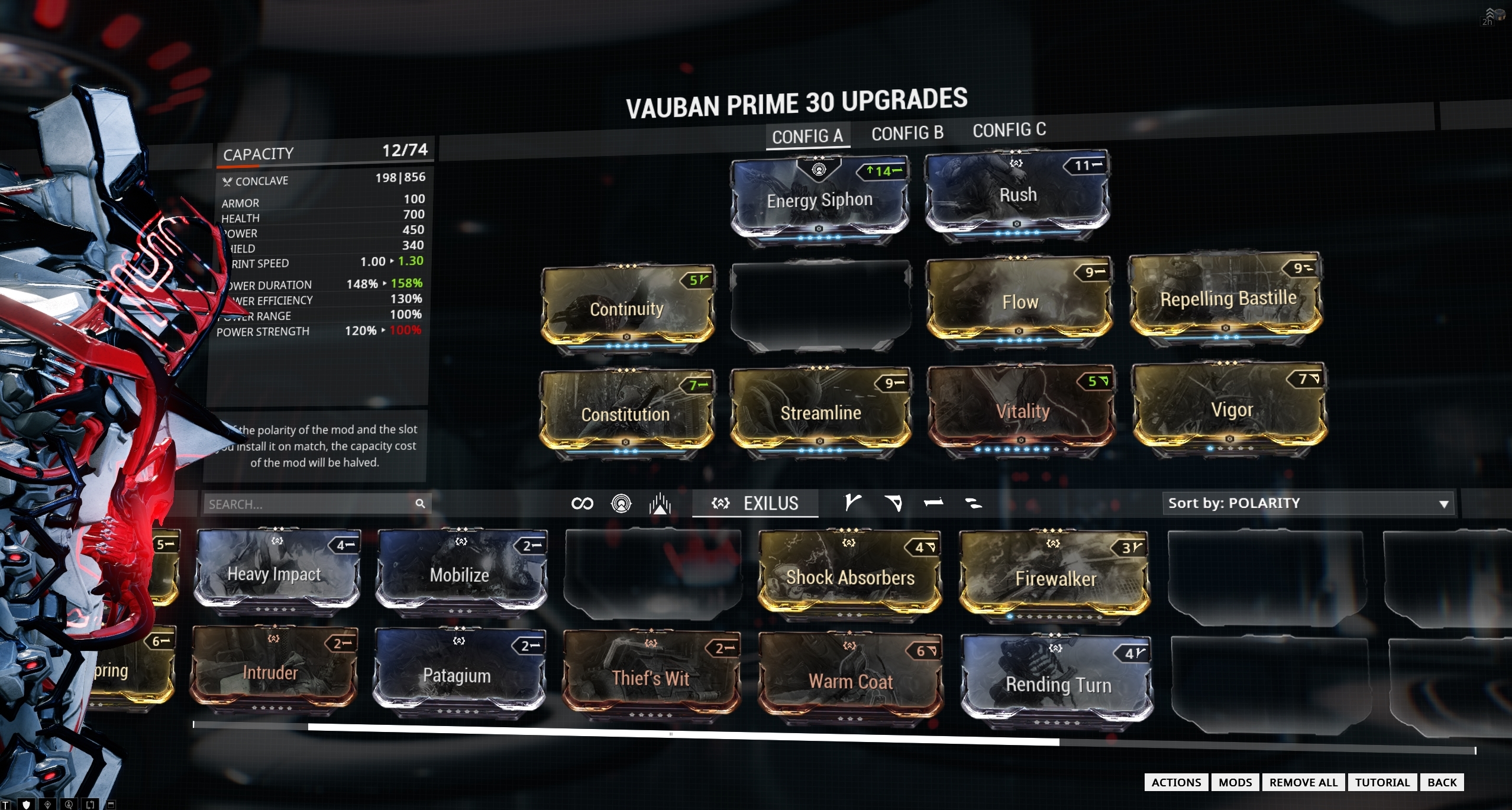Click the REMOVE ALL button
Viewport: 1512px width, 810px height.
coord(1304,782)
